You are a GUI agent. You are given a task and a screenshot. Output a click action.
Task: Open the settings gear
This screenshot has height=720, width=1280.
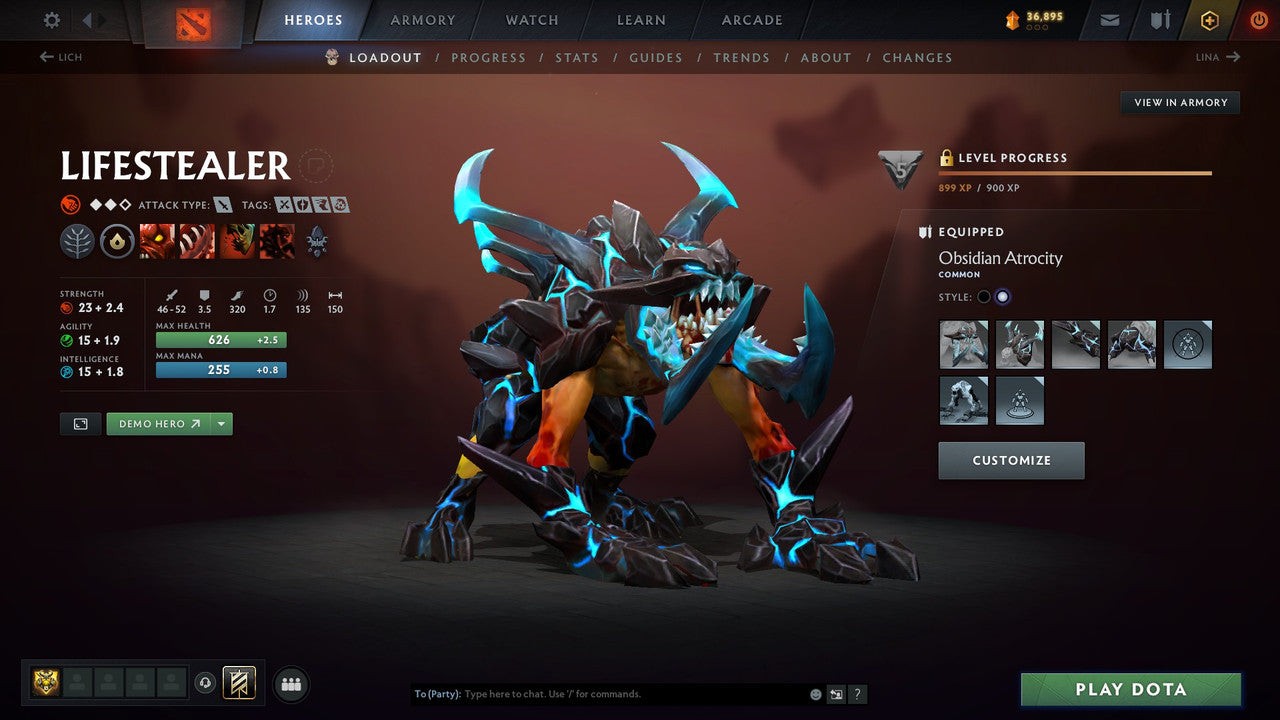(x=50, y=19)
